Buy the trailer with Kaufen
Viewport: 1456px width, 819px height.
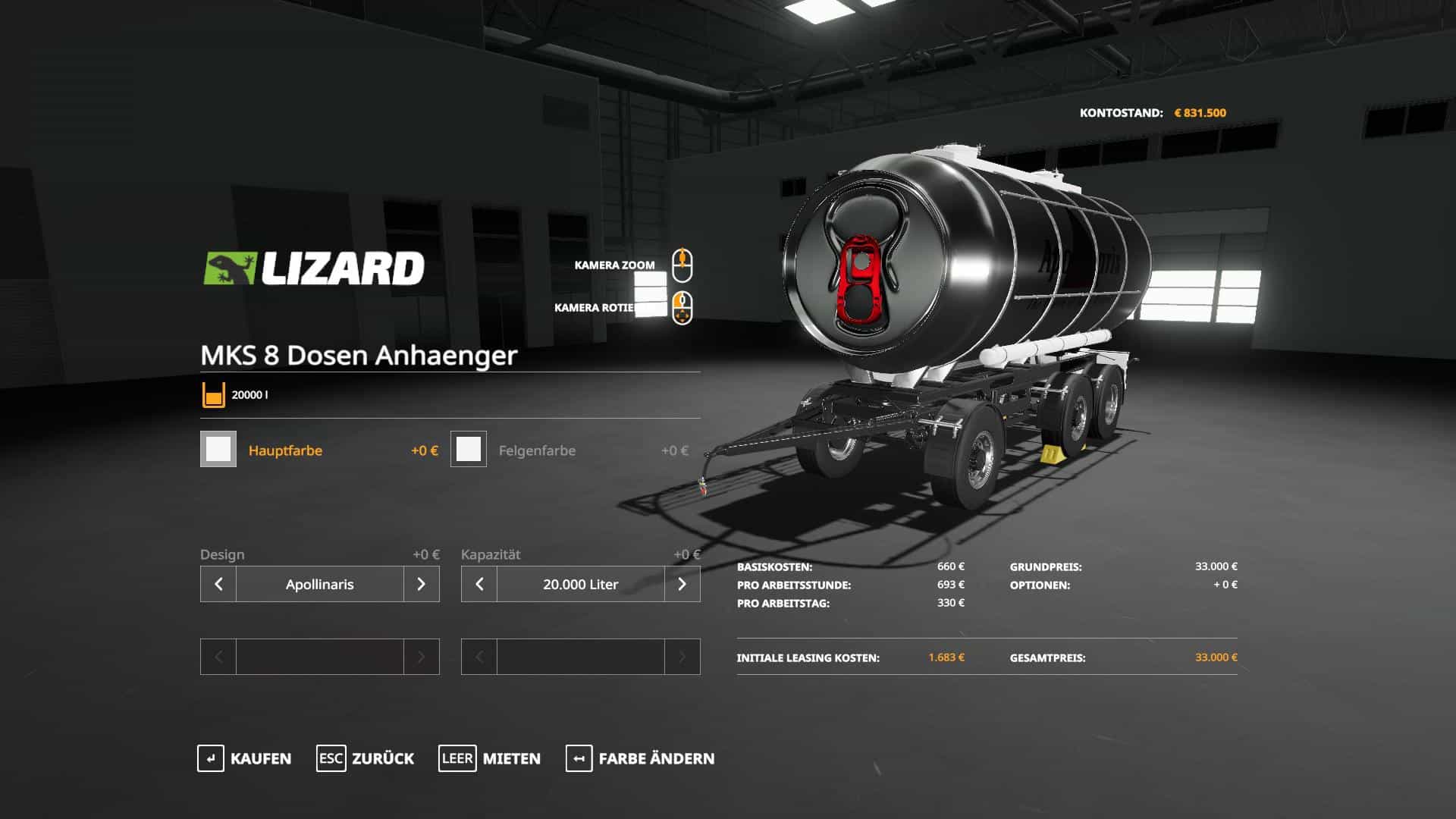(x=244, y=758)
